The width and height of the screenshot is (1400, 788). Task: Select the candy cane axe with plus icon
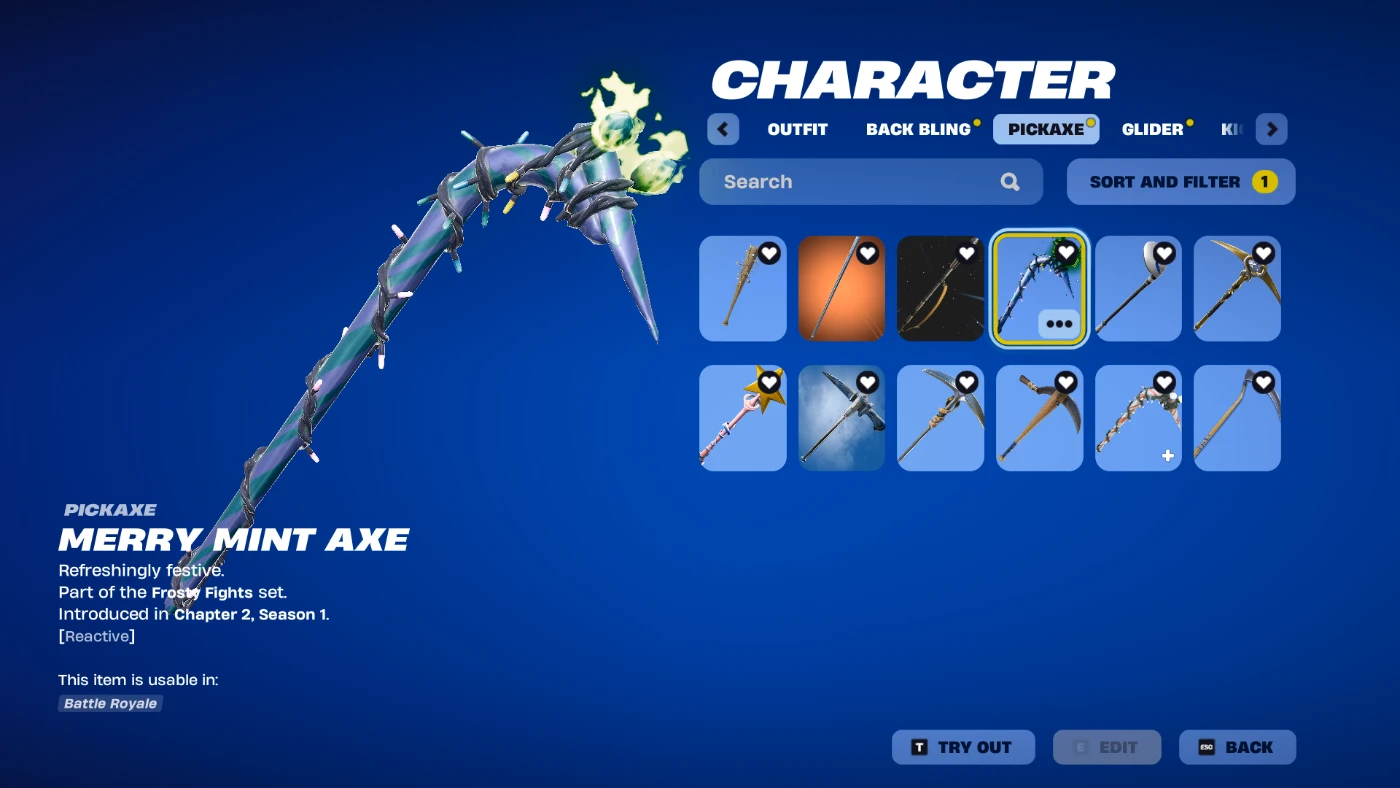coord(1138,418)
